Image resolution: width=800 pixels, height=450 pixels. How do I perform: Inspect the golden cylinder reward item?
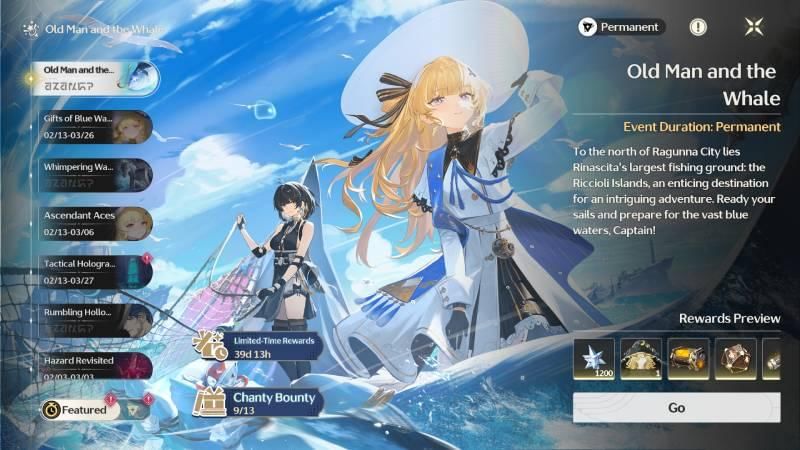pyautogui.click(x=689, y=359)
